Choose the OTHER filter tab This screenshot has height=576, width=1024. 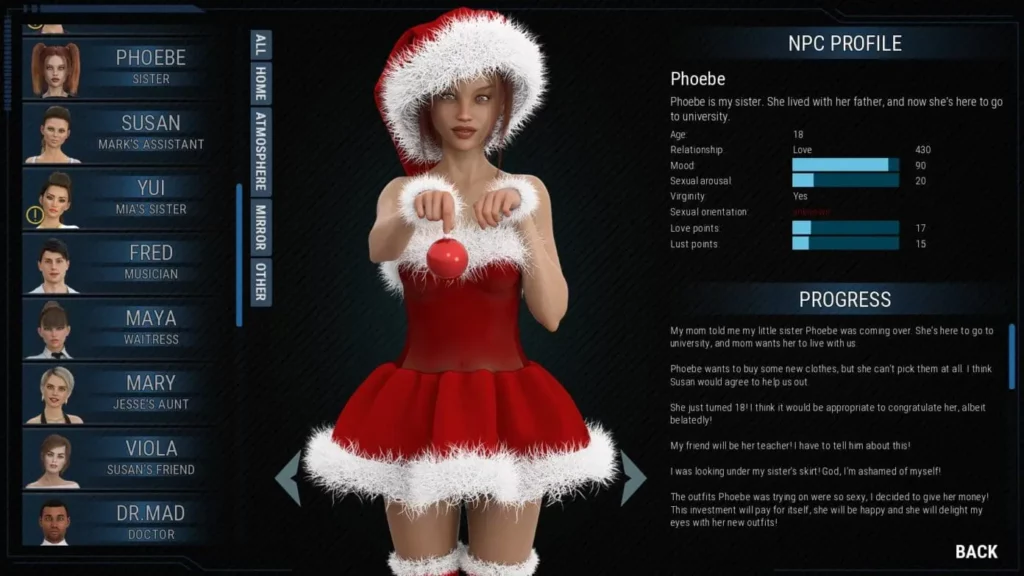(x=261, y=281)
